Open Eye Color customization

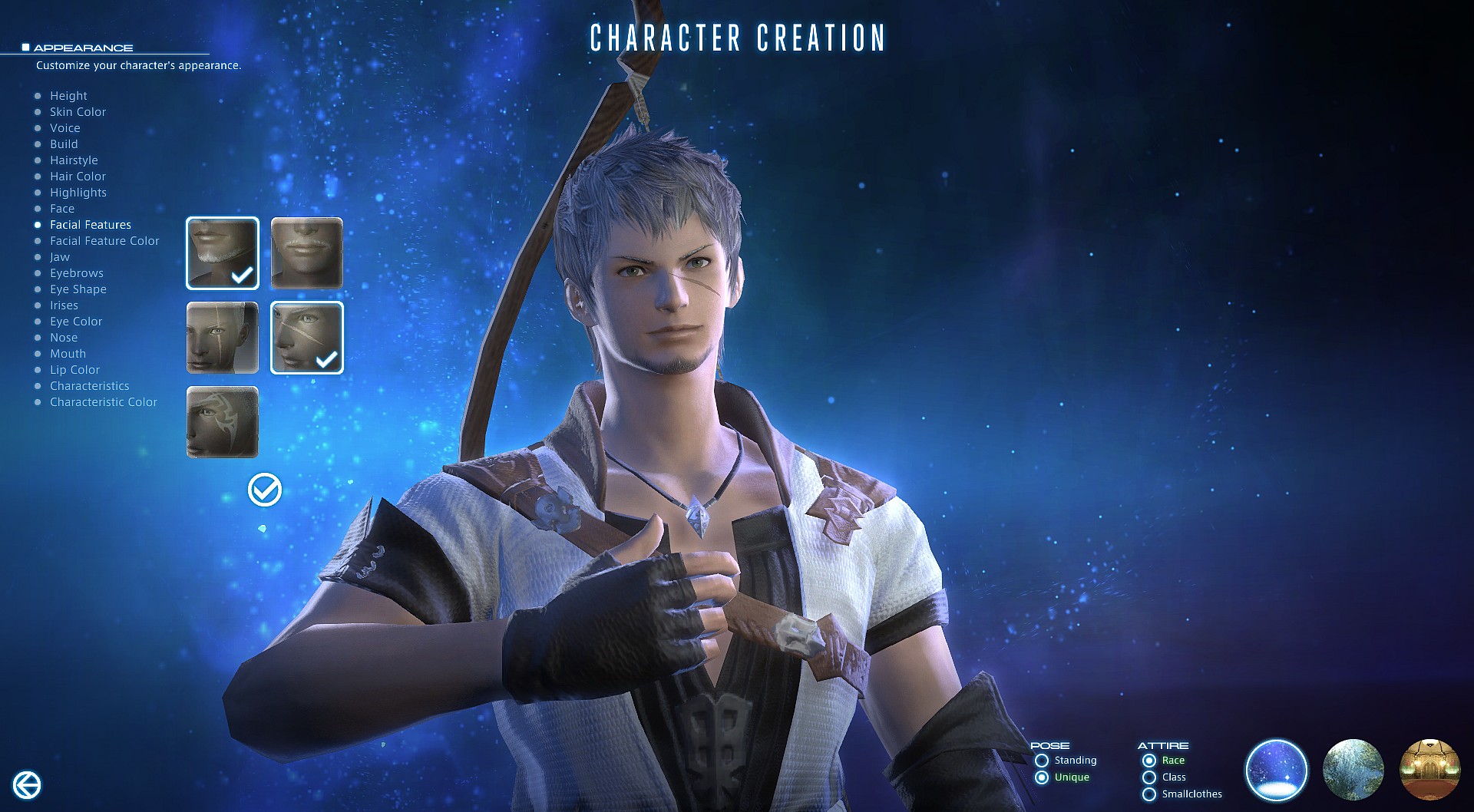(75, 321)
